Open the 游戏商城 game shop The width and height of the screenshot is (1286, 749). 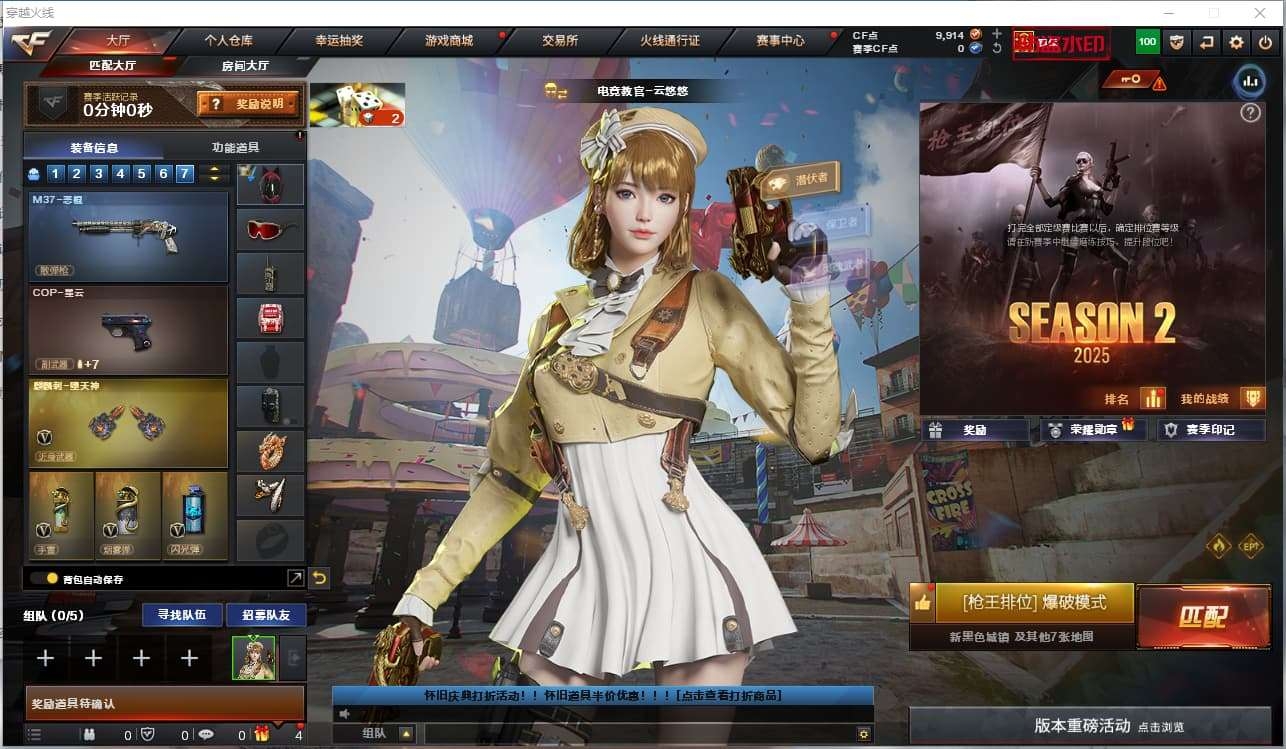point(449,41)
